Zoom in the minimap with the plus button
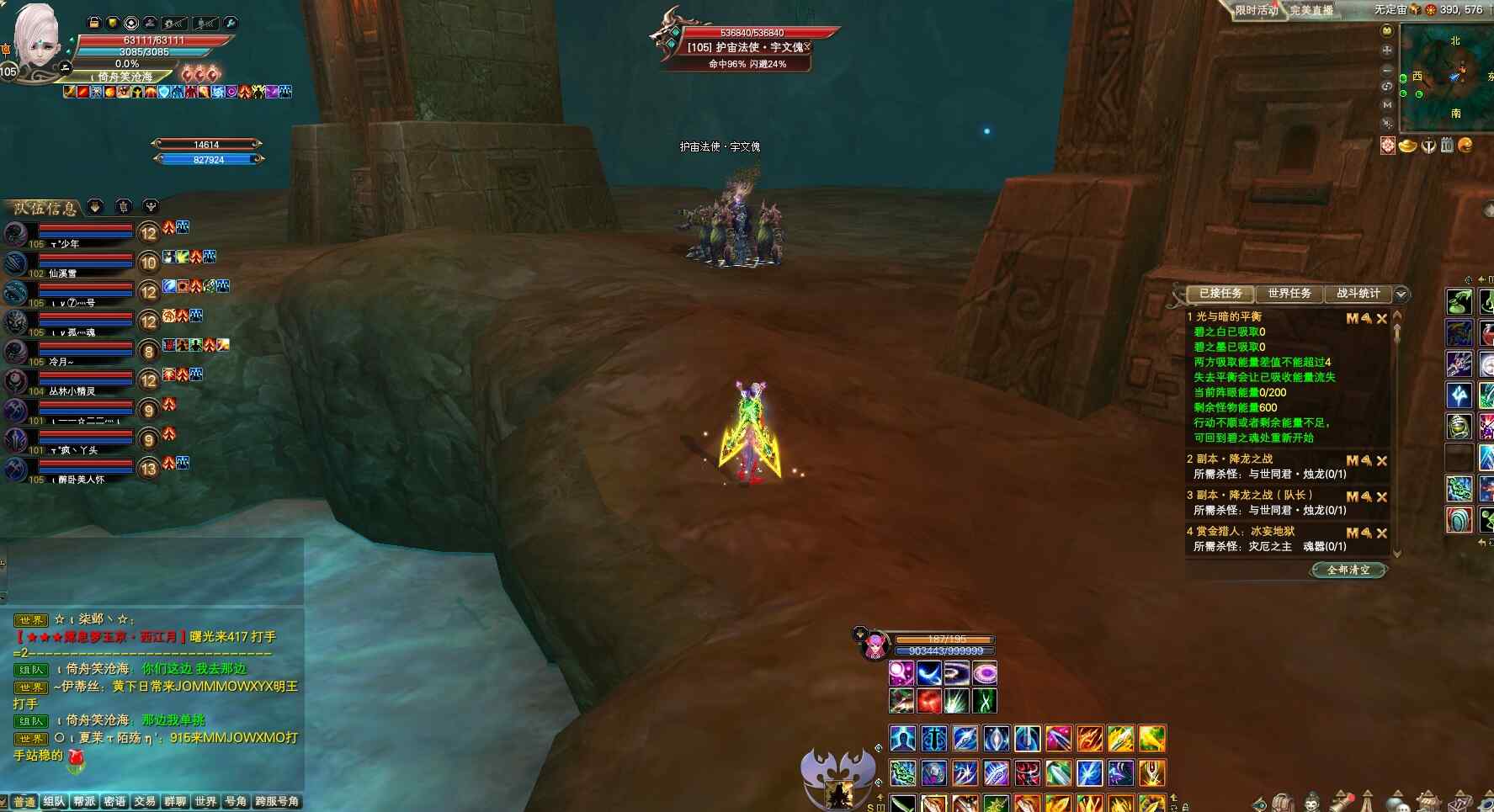 pyautogui.click(x=1387, y=50)
